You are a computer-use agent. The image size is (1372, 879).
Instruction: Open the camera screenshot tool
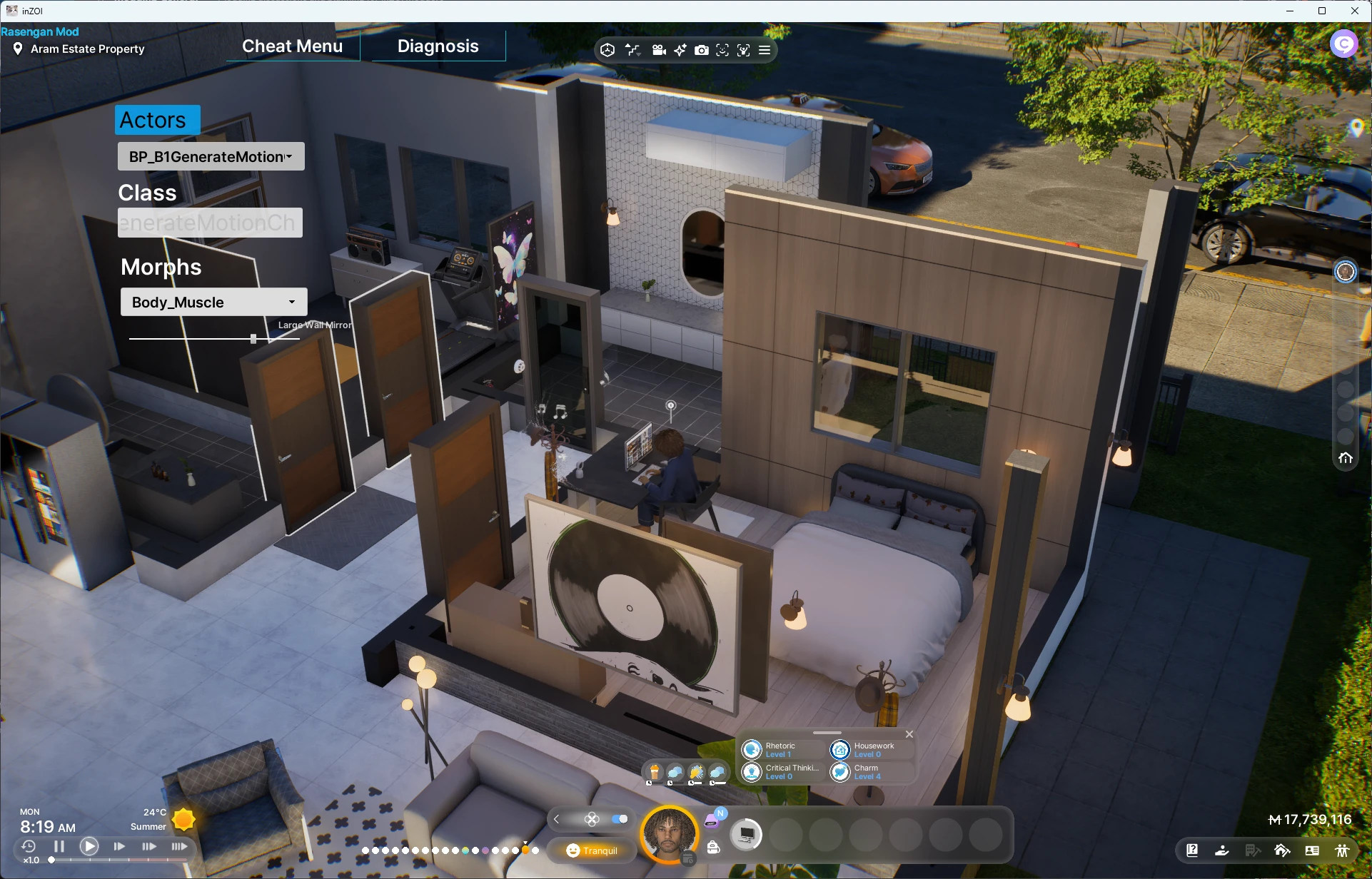pyautogui.click(x=702, y=50)
